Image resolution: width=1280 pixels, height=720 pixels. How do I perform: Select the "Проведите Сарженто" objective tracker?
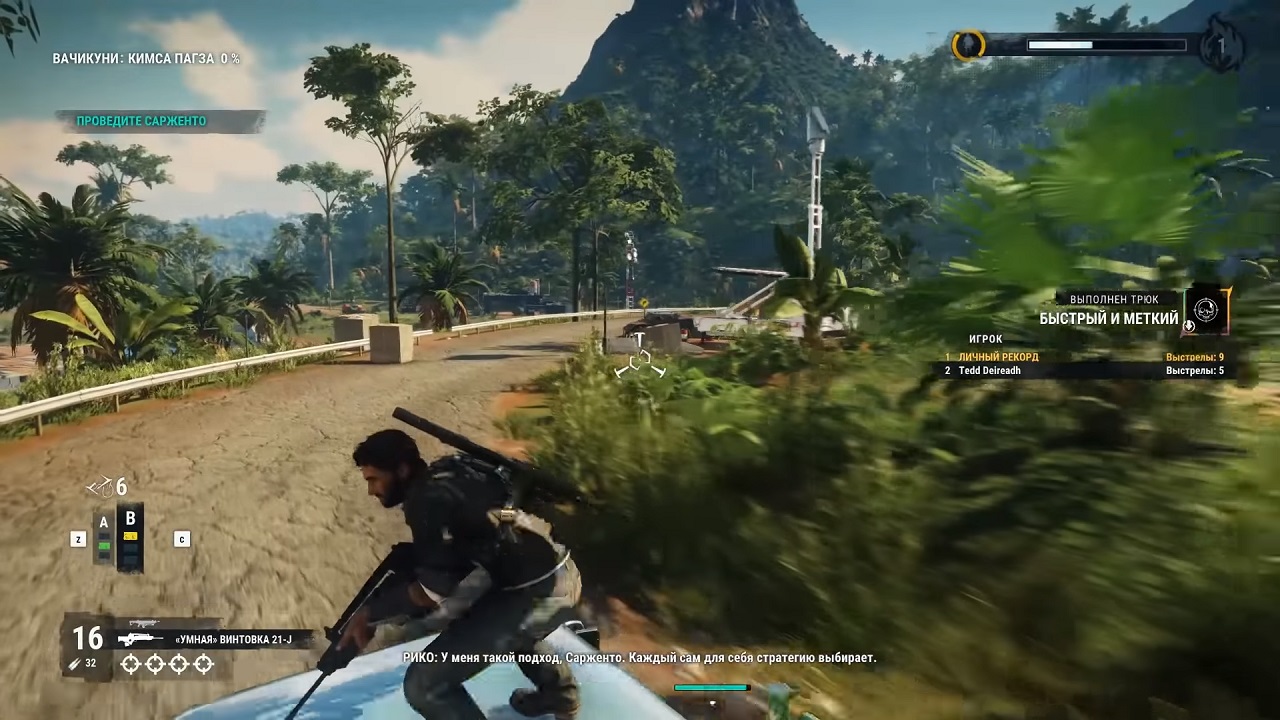pos(142,121)
